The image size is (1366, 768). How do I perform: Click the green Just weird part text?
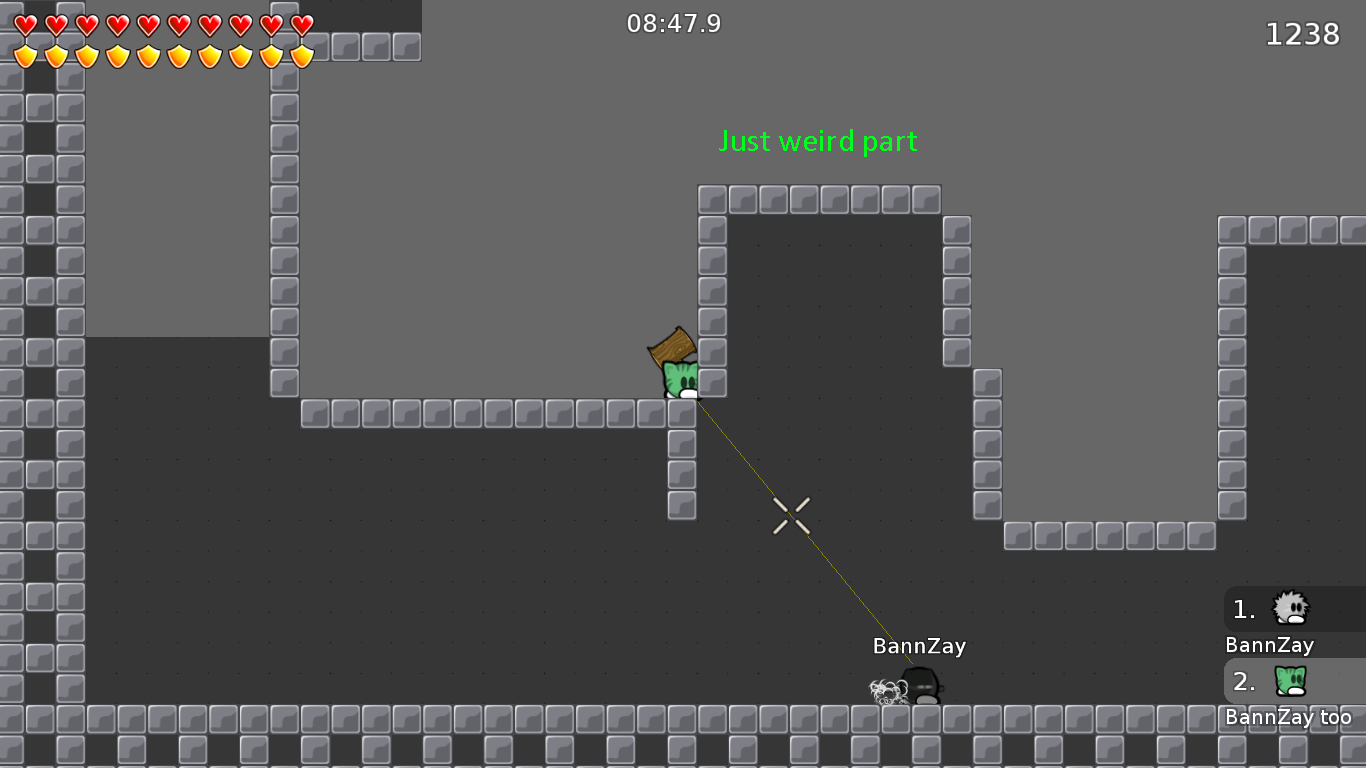point(817,141)
